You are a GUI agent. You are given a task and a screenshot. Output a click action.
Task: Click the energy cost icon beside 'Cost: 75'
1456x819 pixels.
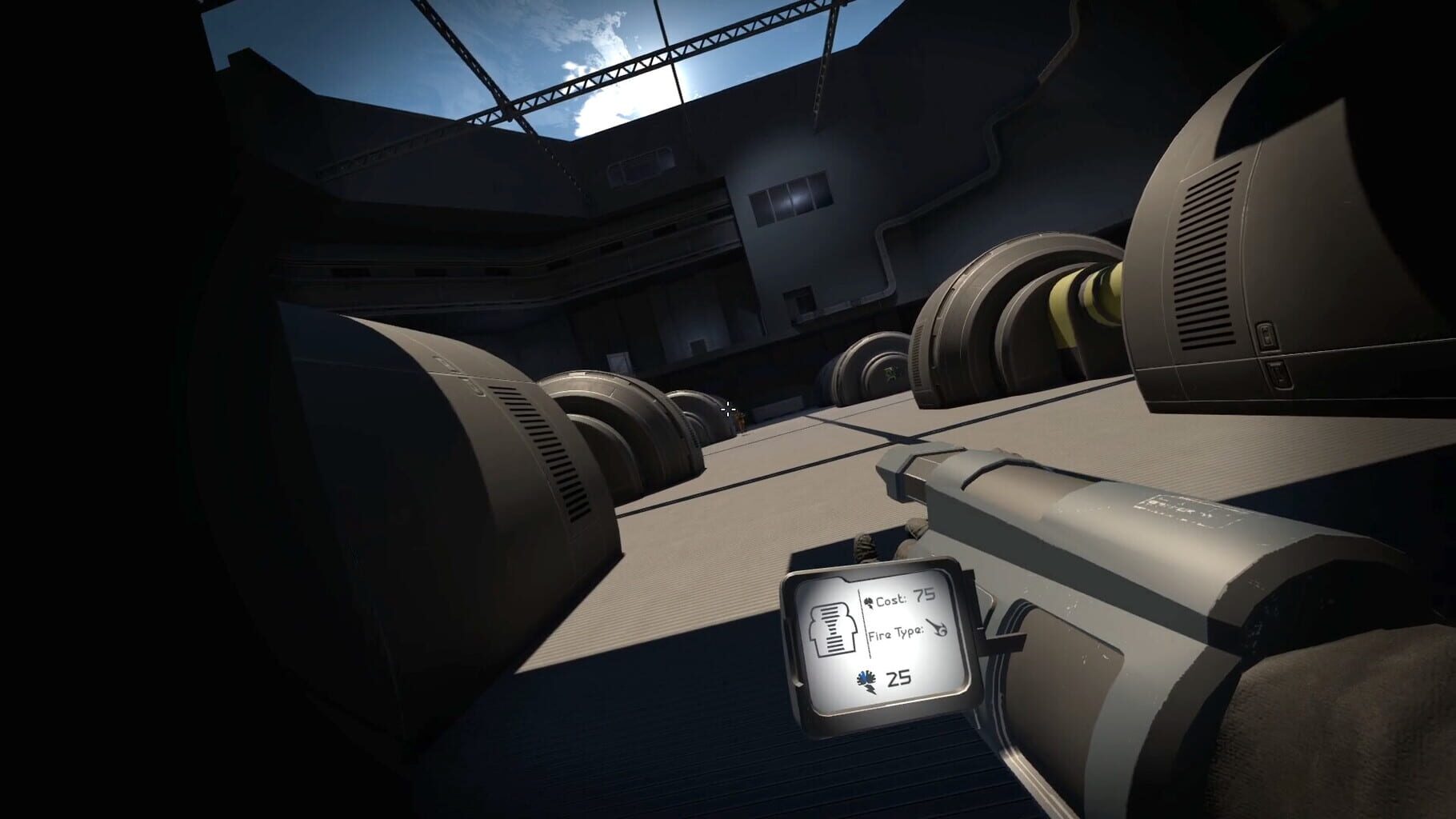pyautogui.click(x=870, y=601)
